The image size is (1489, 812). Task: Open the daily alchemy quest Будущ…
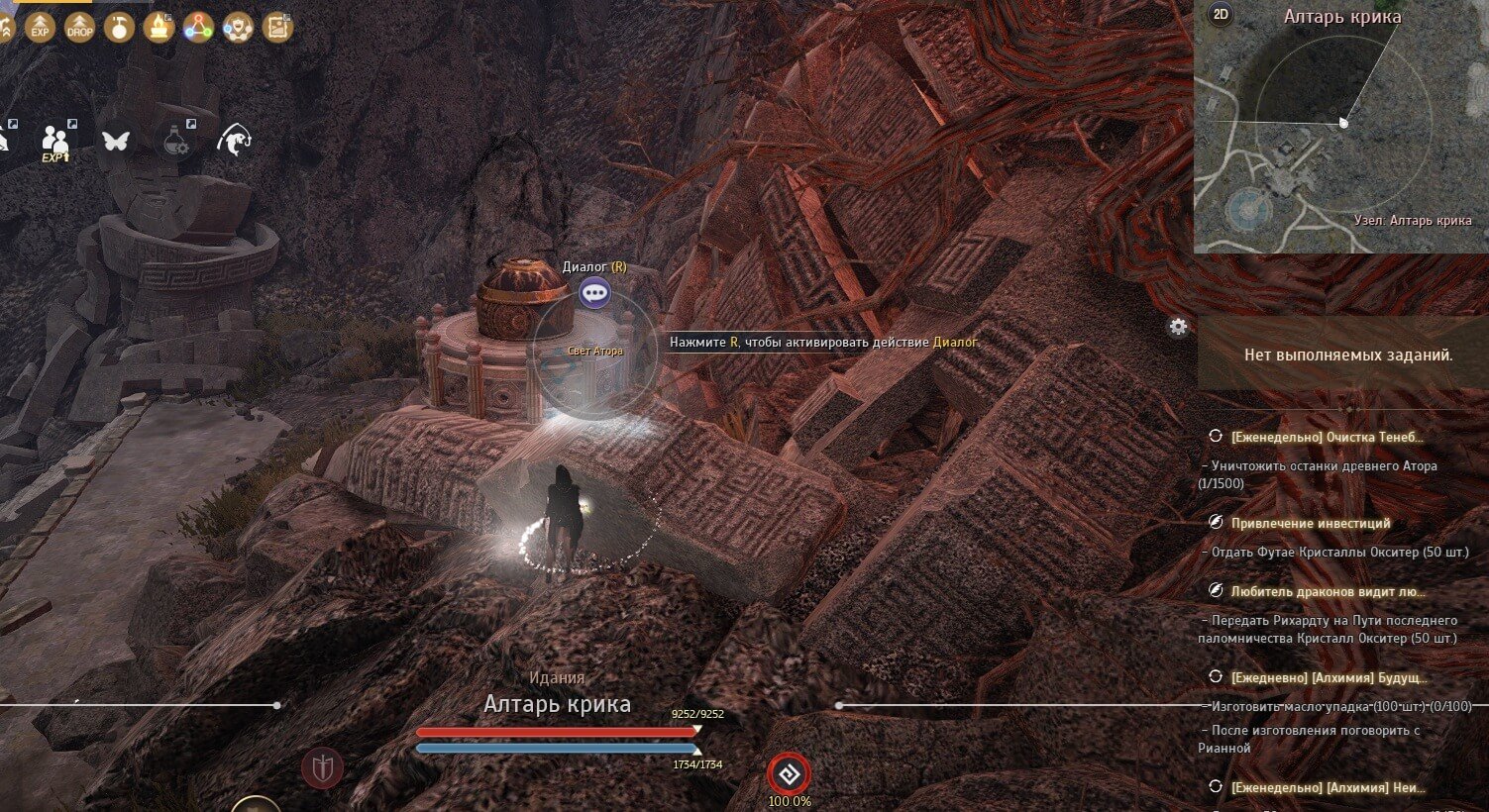(x=1328, y=677)
